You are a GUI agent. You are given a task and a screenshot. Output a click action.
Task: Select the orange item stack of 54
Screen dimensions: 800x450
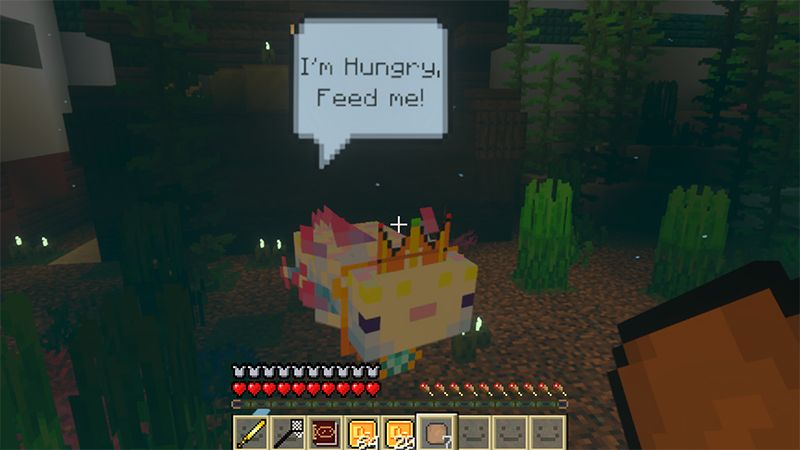[x=362, y=432]
